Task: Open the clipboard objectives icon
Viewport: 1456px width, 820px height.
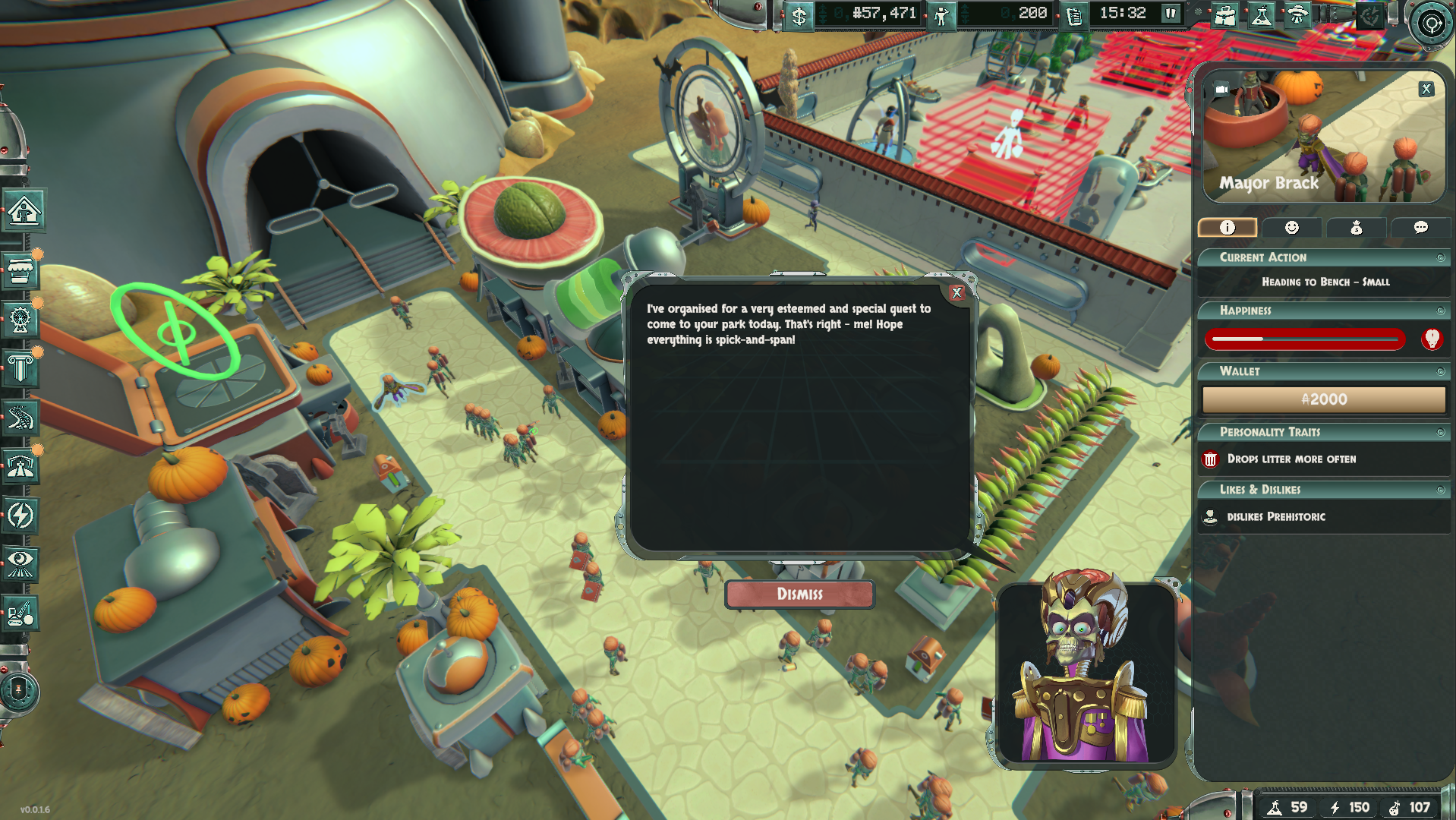Action: pyautogui.click(x=1074, y=14)
